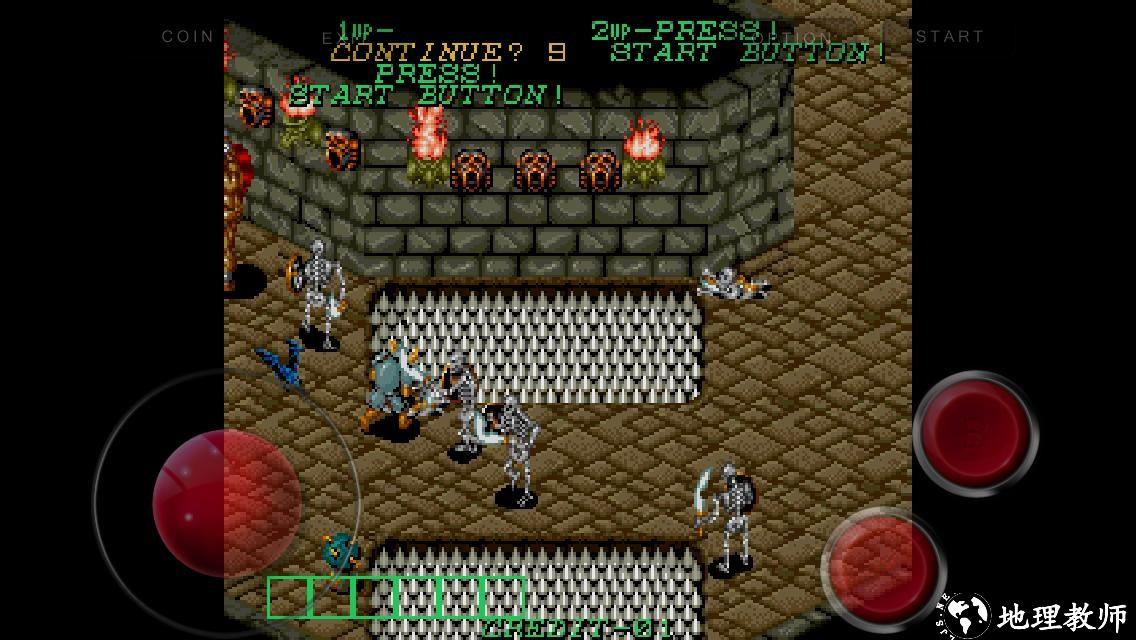Screen dimensions: 1136x640
Task: Hit the START emulator button
Action: coord(949,36)
